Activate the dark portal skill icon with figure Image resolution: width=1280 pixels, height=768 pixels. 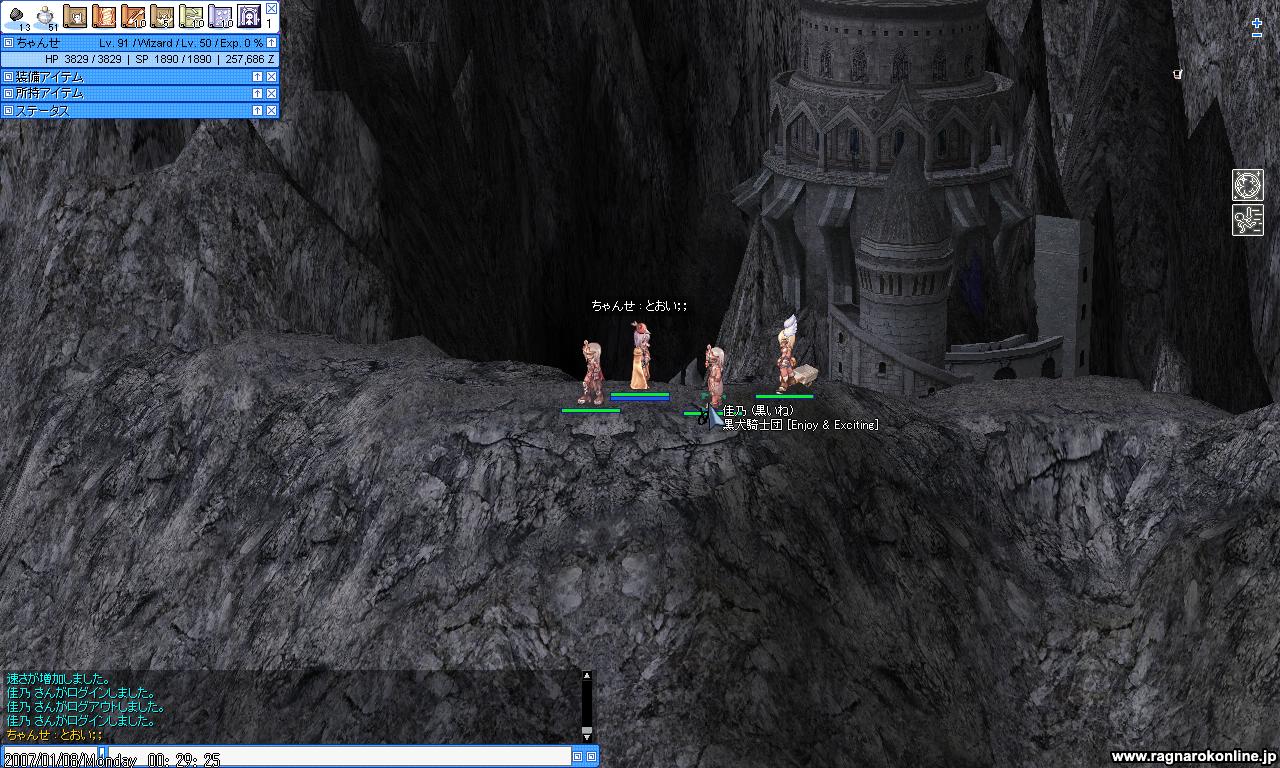(249, 16)
